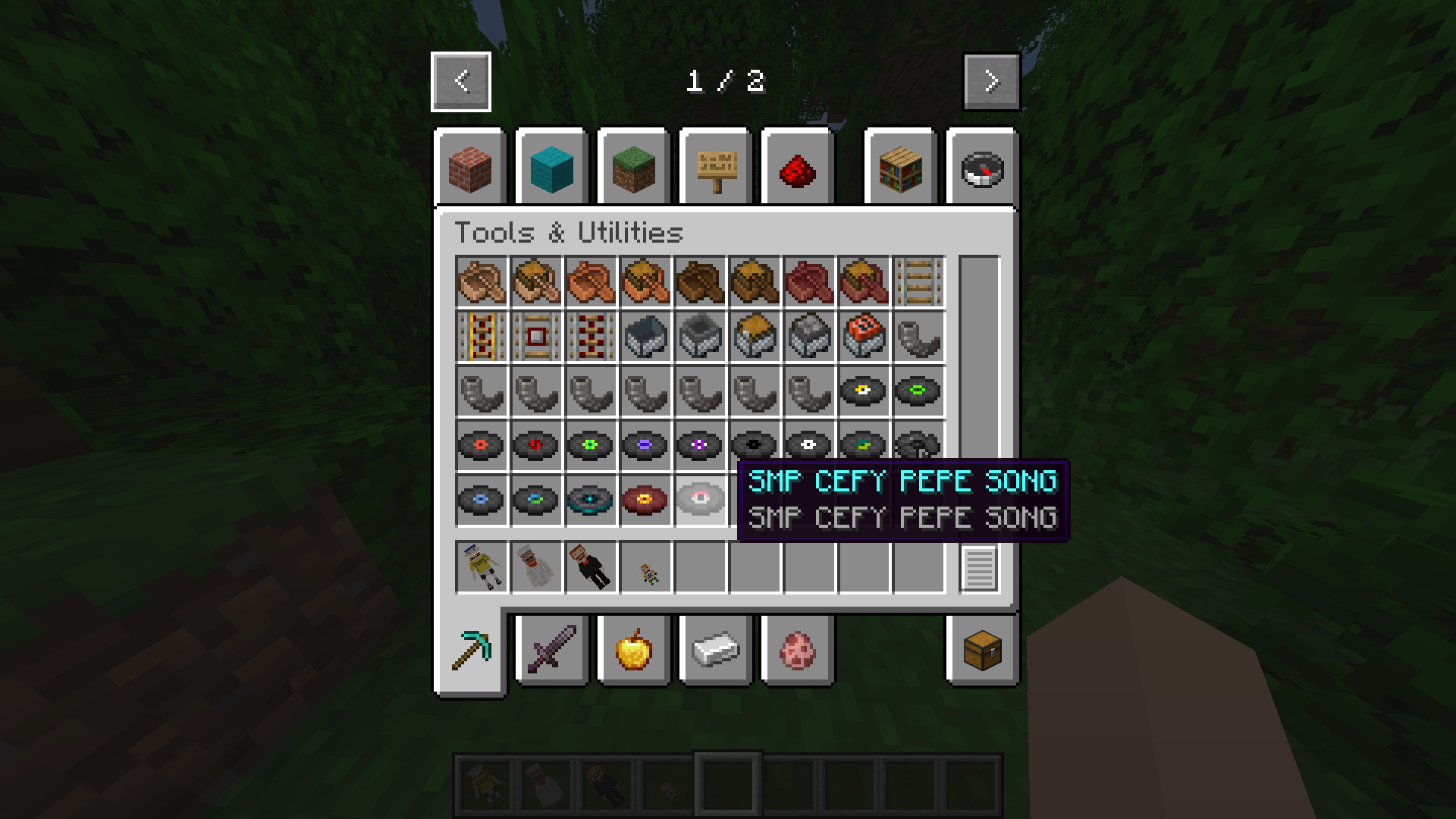Open the Combat tab with the sword icon
This screenshot has width=1456, height=819.
coord(552,650)
